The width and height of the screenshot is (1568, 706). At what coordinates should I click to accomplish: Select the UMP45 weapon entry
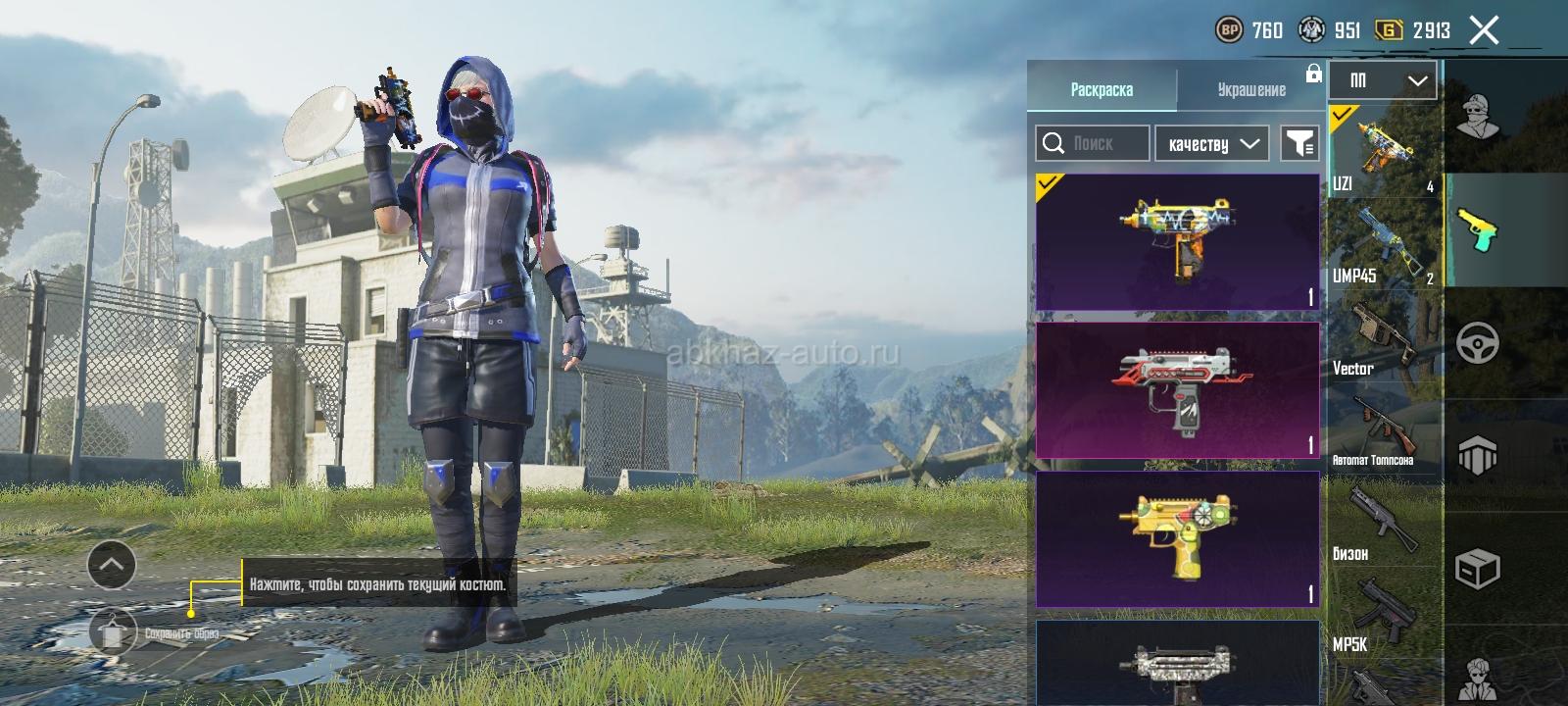pyautogui.click(x=1383, y=243)
